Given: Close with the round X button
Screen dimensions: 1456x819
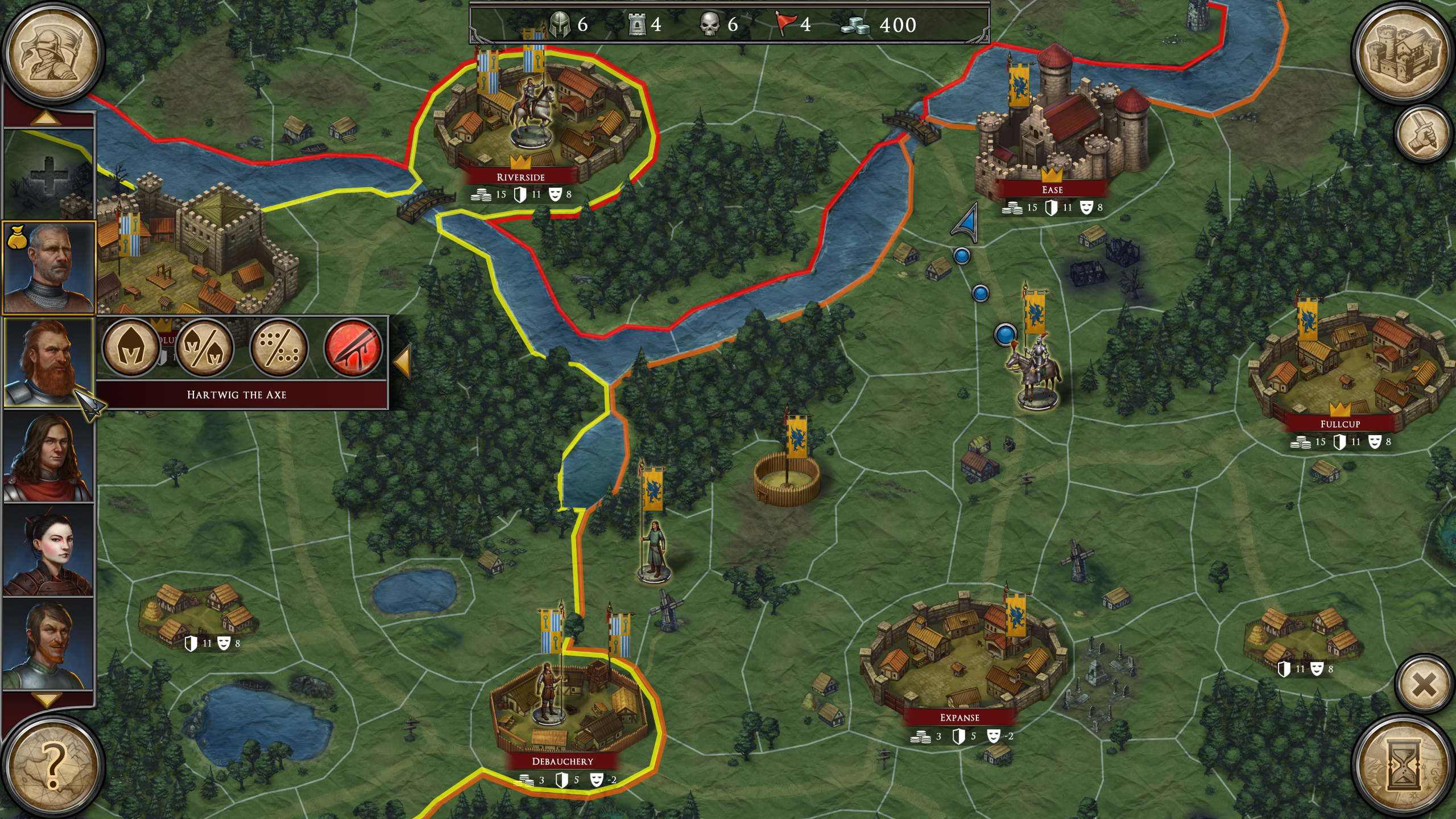Looking at the screenshot, I should pyautogui.click(x=1425, y=686).
